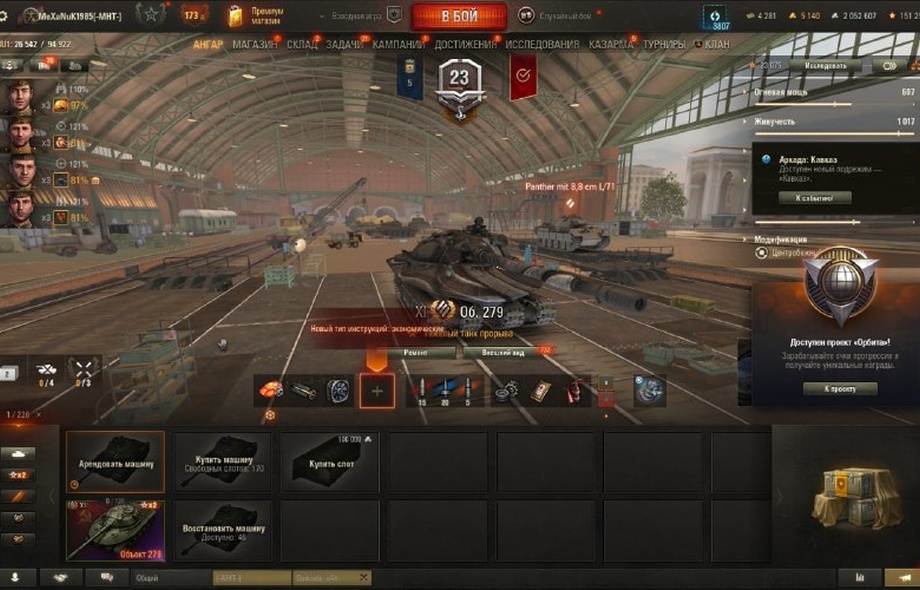Go to the ЗАДАЧИ tab
This screenshot has width=920, height=590.
point(344,45)
